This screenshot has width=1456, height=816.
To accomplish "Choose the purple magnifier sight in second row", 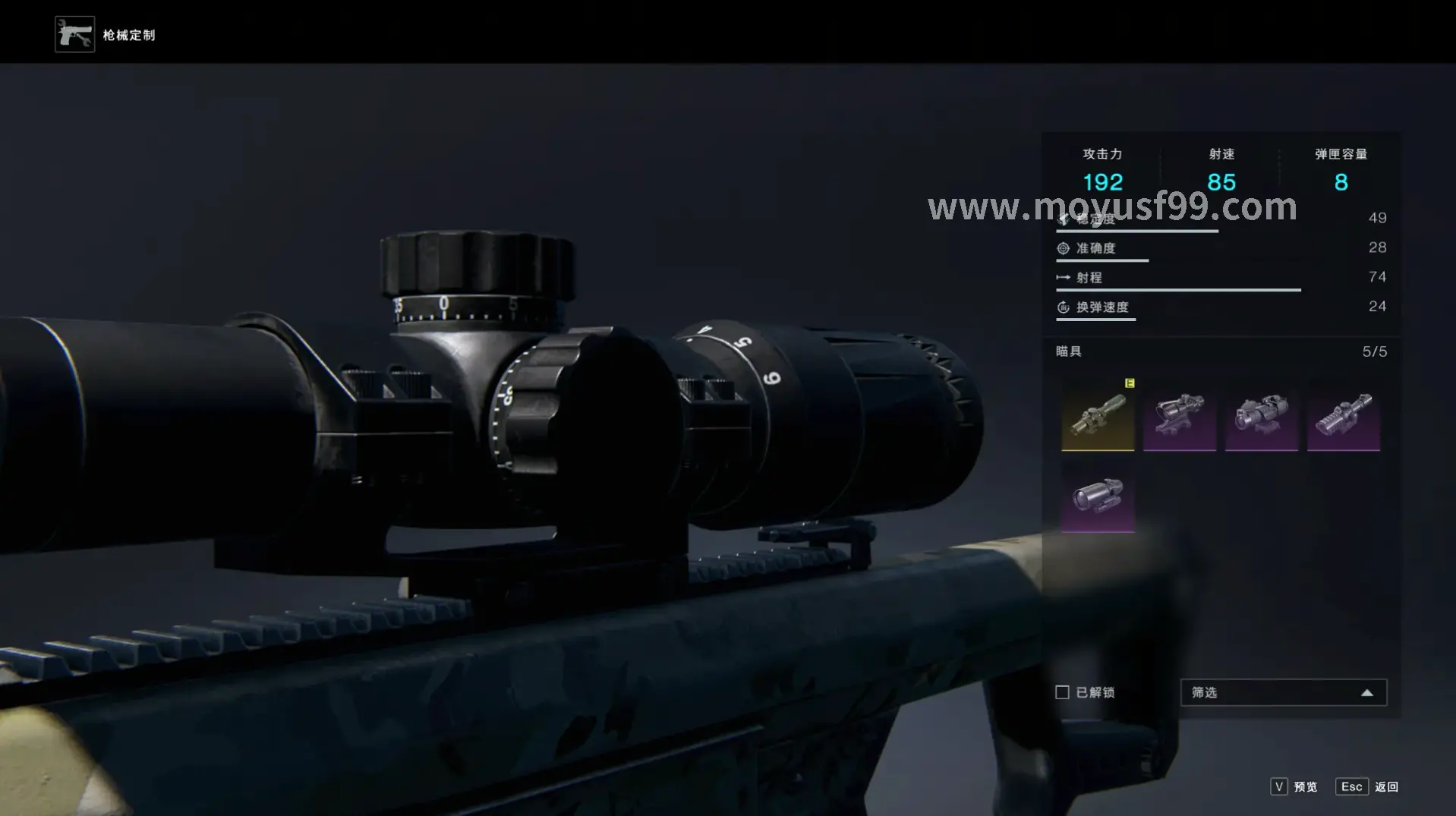I will (x=1098, y=497).
